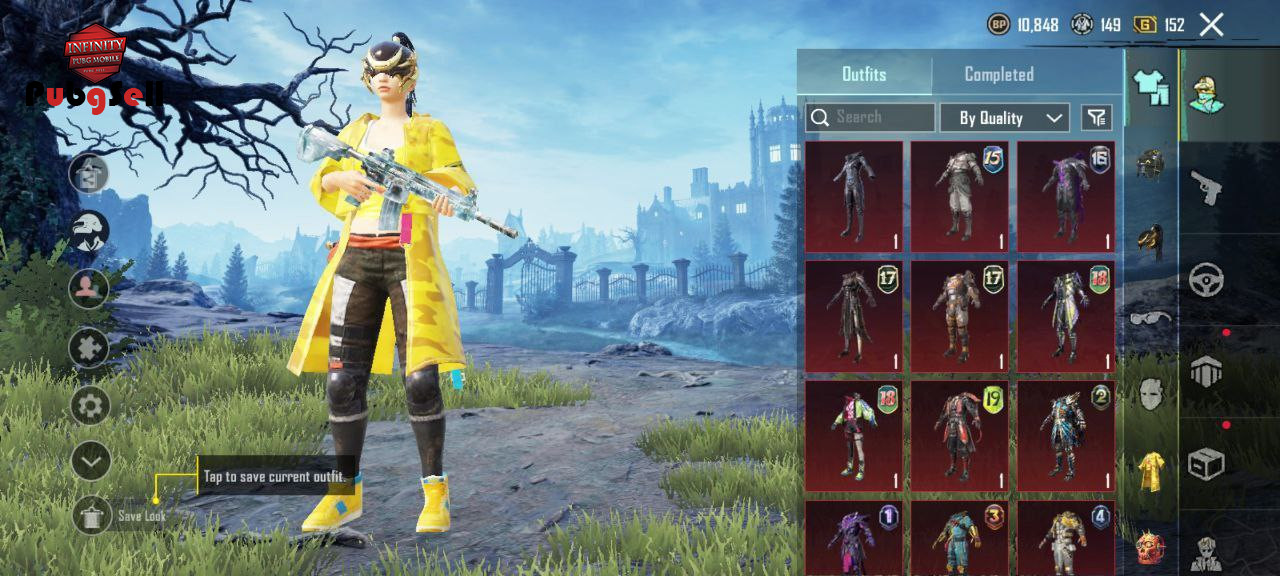Screen dimensions: 1280x576
Task: Select the outfit with the 15 badge
Action: (959, 196)
